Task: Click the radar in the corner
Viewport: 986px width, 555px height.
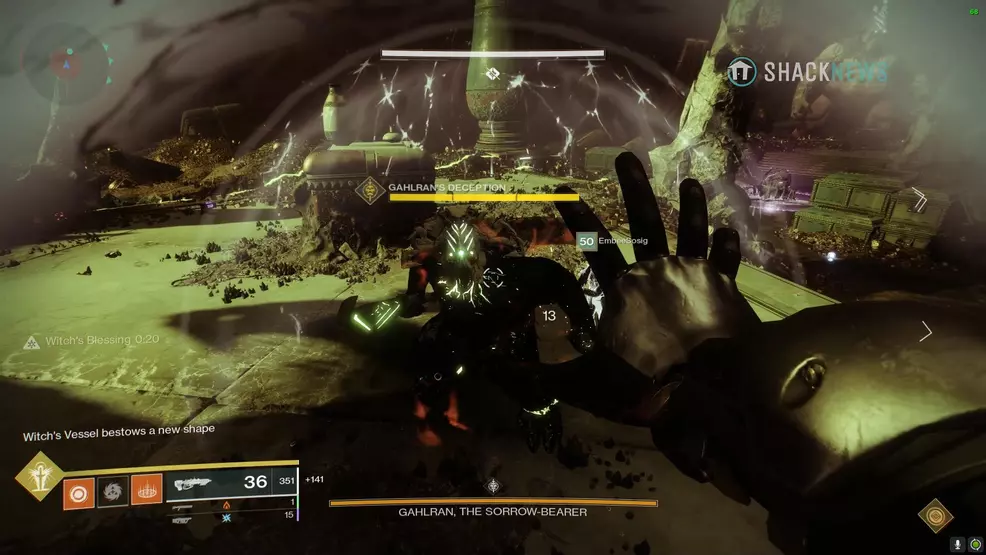Action: coord(68,62)
